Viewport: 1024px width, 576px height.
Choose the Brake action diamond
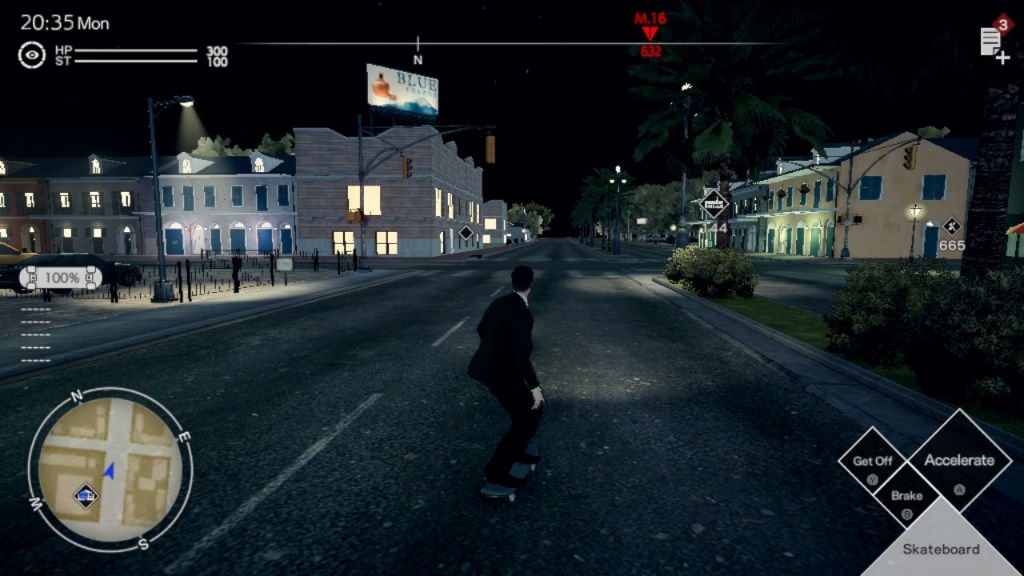click(x=907, y=495)
